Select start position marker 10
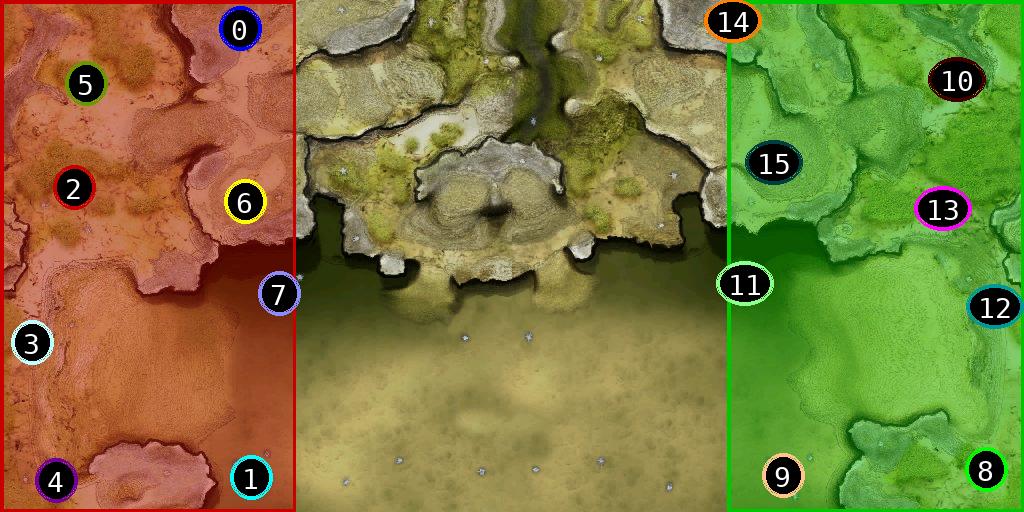 pyautogui.click(x=957, y=80)
